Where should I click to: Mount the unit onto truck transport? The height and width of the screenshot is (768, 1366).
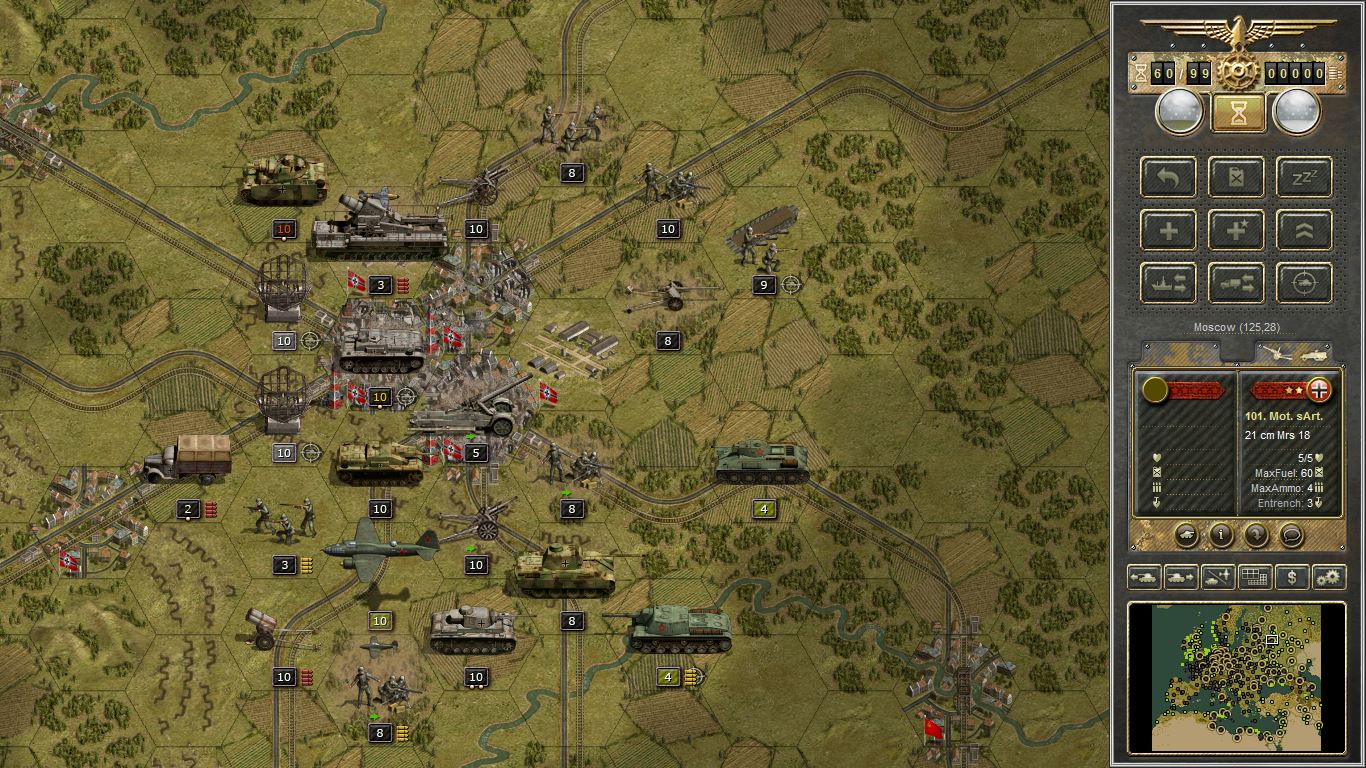(x=1236, y=283)
